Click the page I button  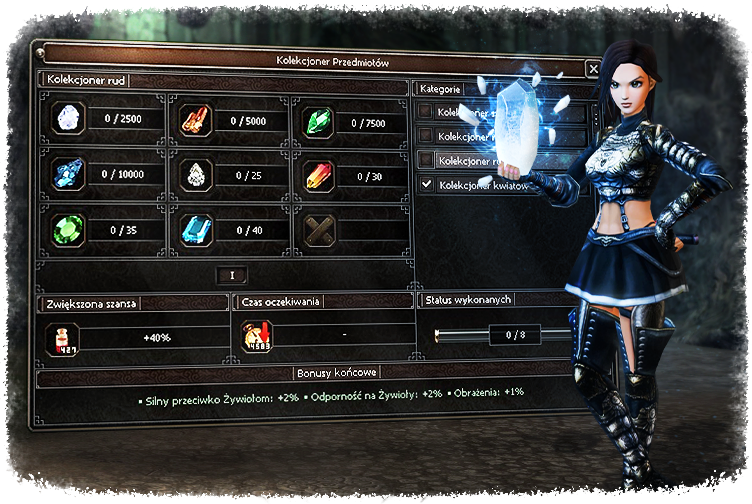(232, 275)
